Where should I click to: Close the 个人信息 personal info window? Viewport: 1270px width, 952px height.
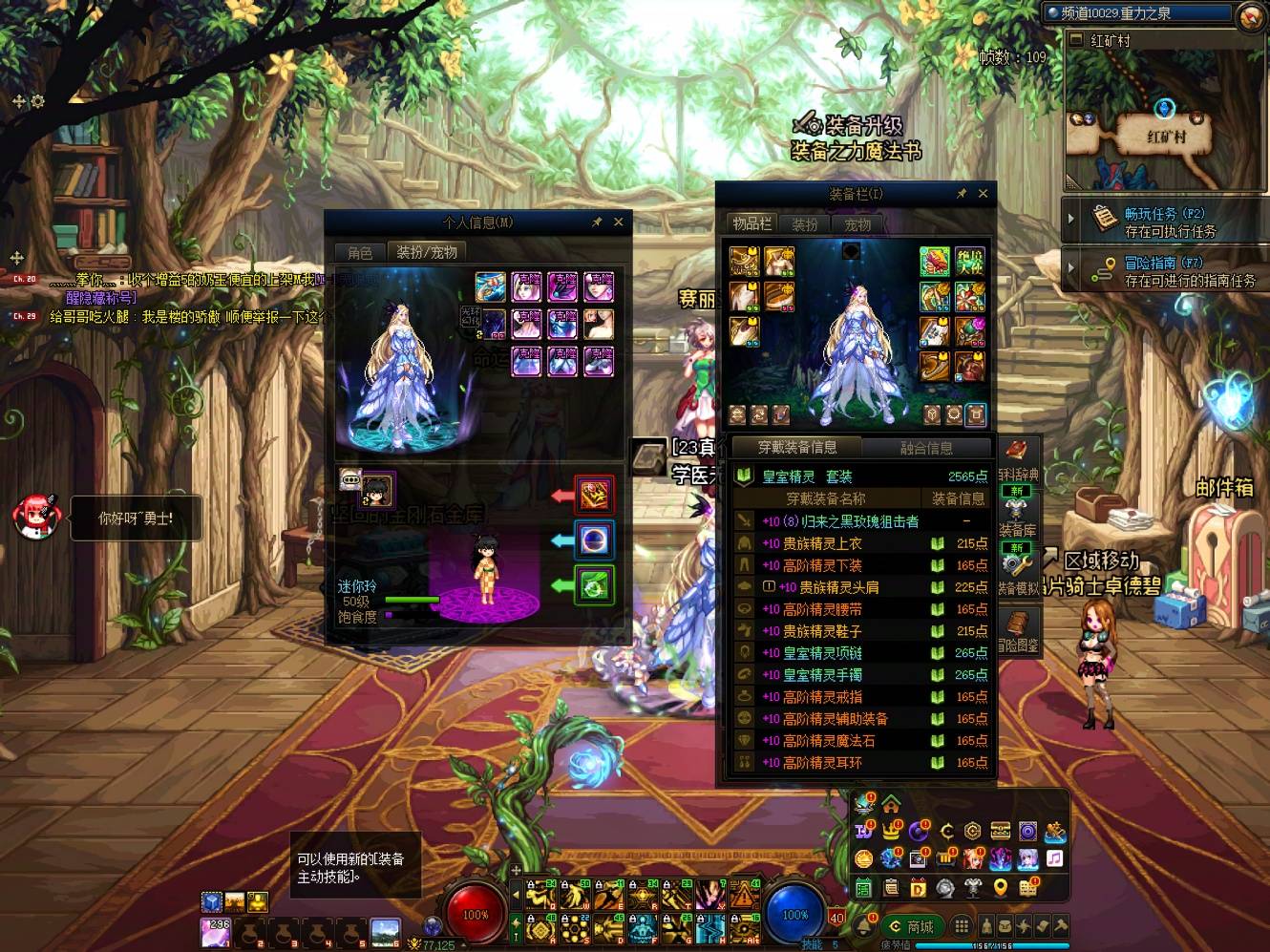(619, 222)
